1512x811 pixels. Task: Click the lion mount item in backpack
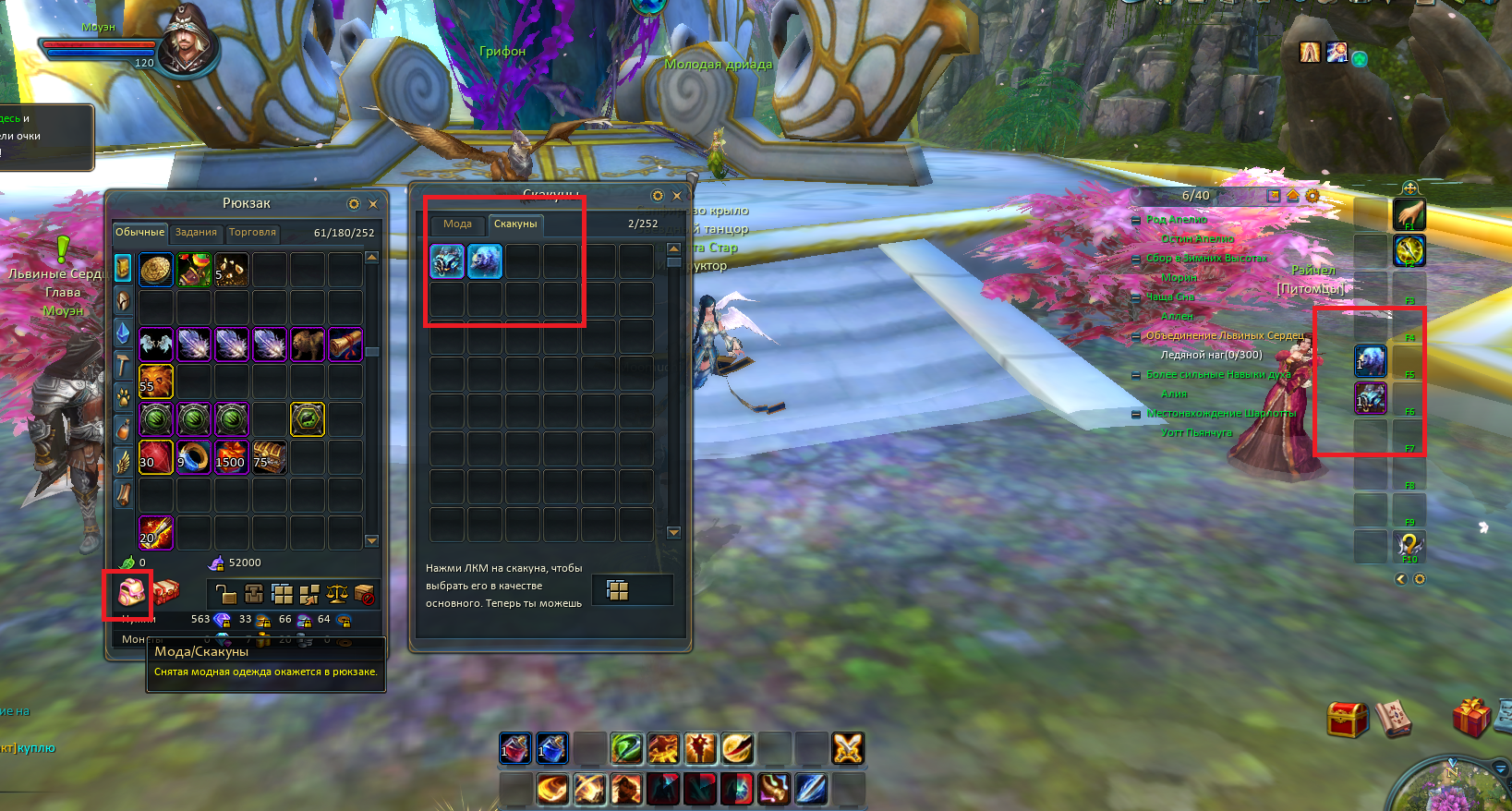point(308,345)
